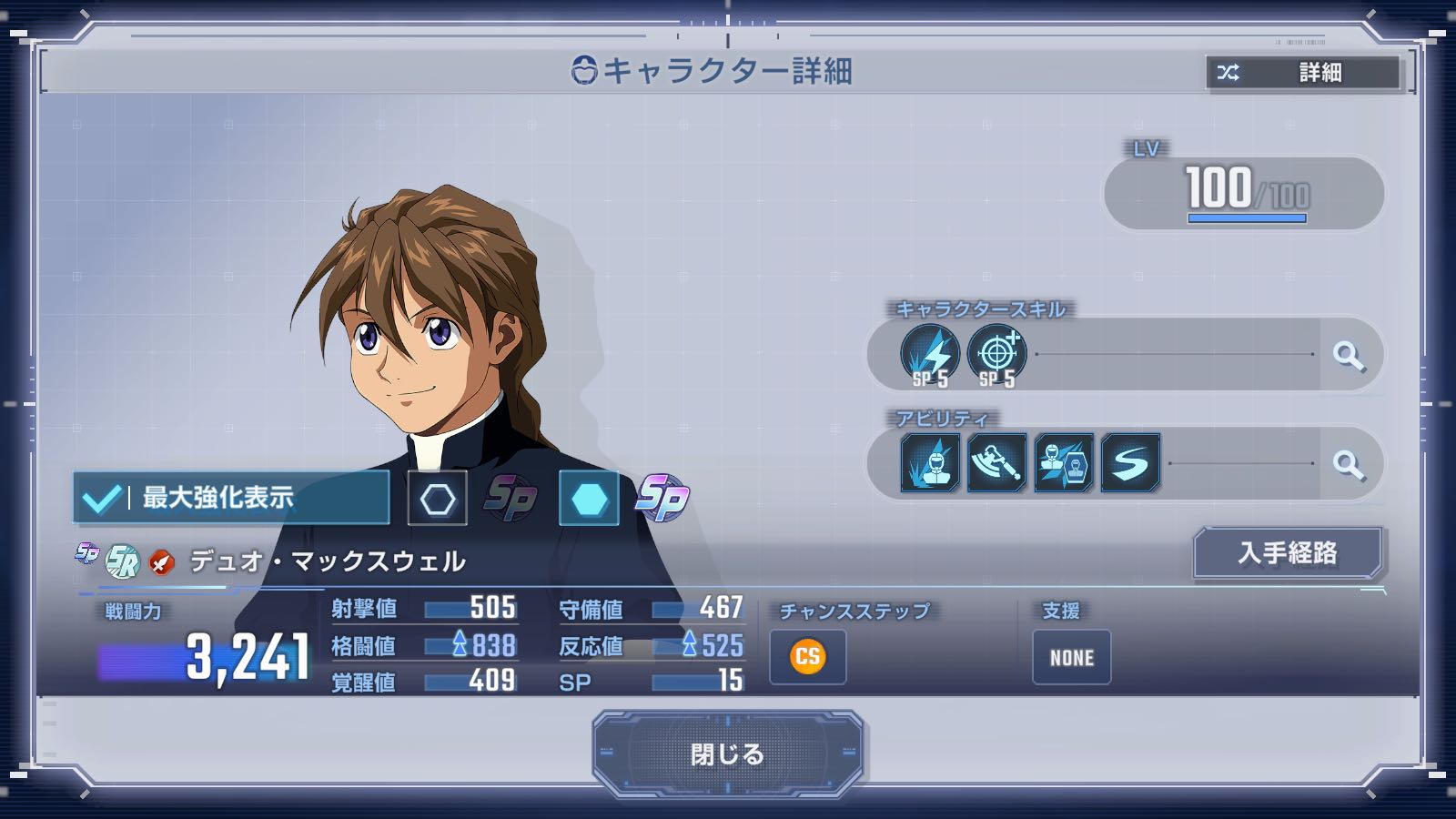Open the 入手経路 acquisition route

1287,552
